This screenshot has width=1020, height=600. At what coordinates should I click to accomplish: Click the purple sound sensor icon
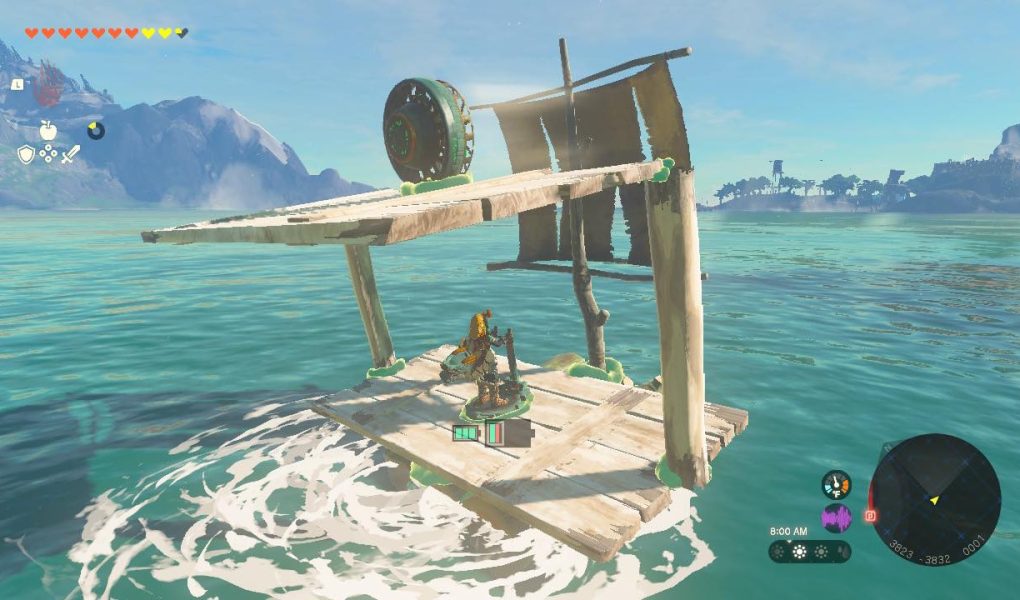pyautogui.click(x=836, y=517)
